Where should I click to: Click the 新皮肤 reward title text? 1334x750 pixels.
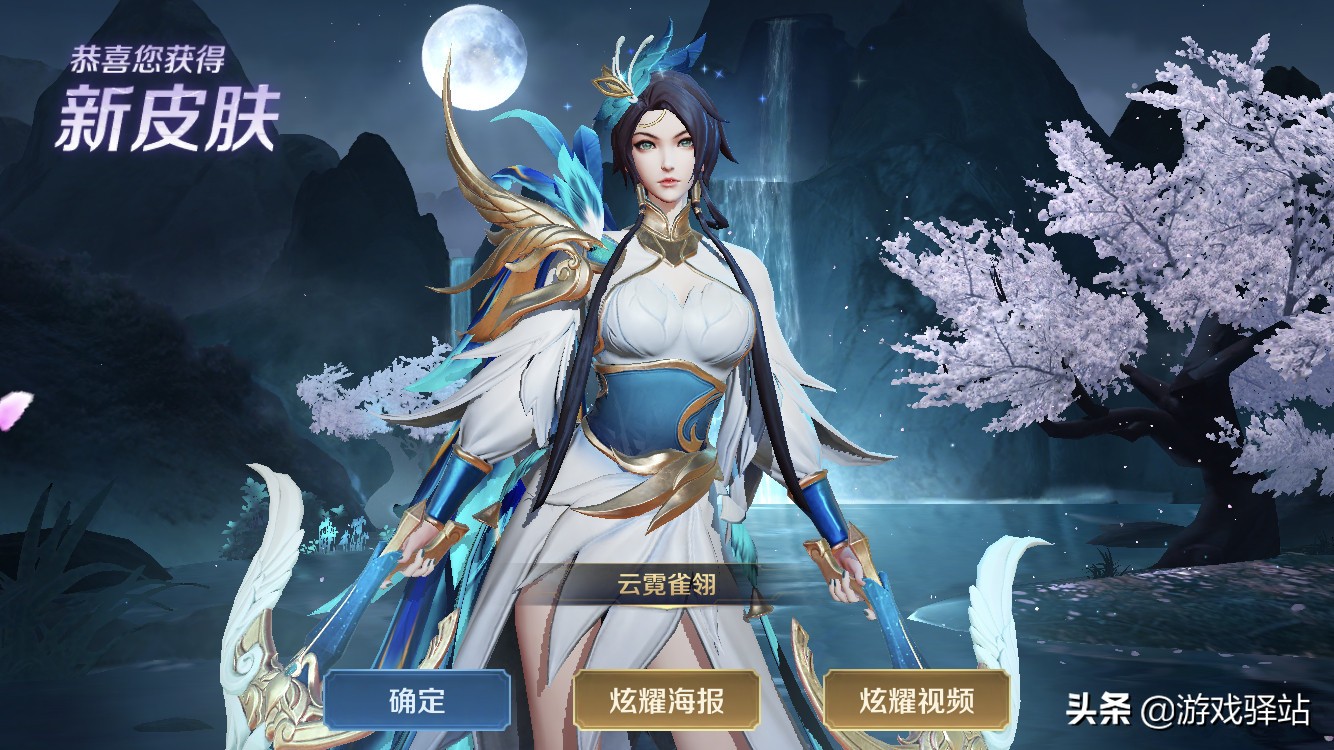[x=155, y=113]
